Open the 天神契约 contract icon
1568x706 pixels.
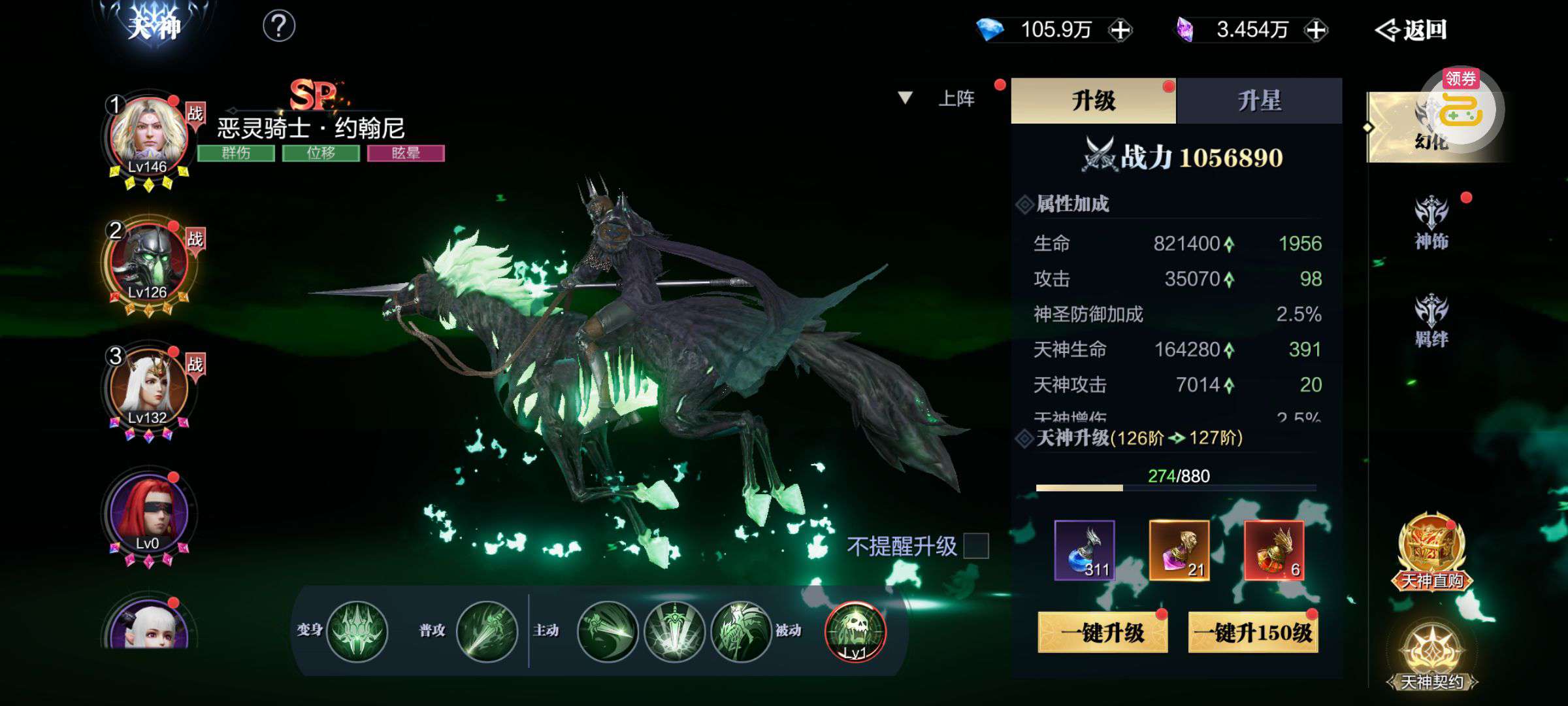click(x=1431, y=656)
